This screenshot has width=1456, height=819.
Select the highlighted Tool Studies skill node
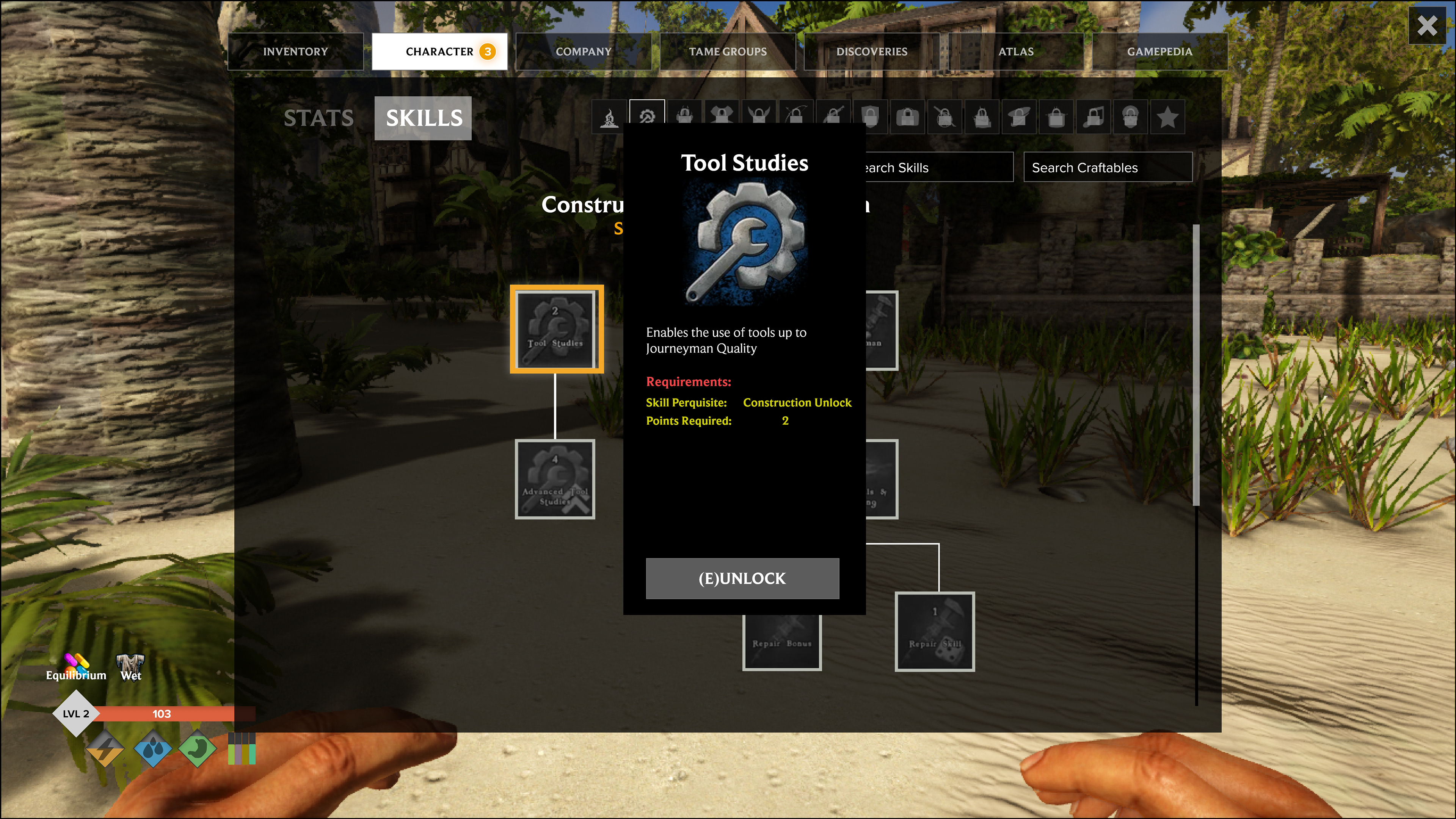pos(556,328)
